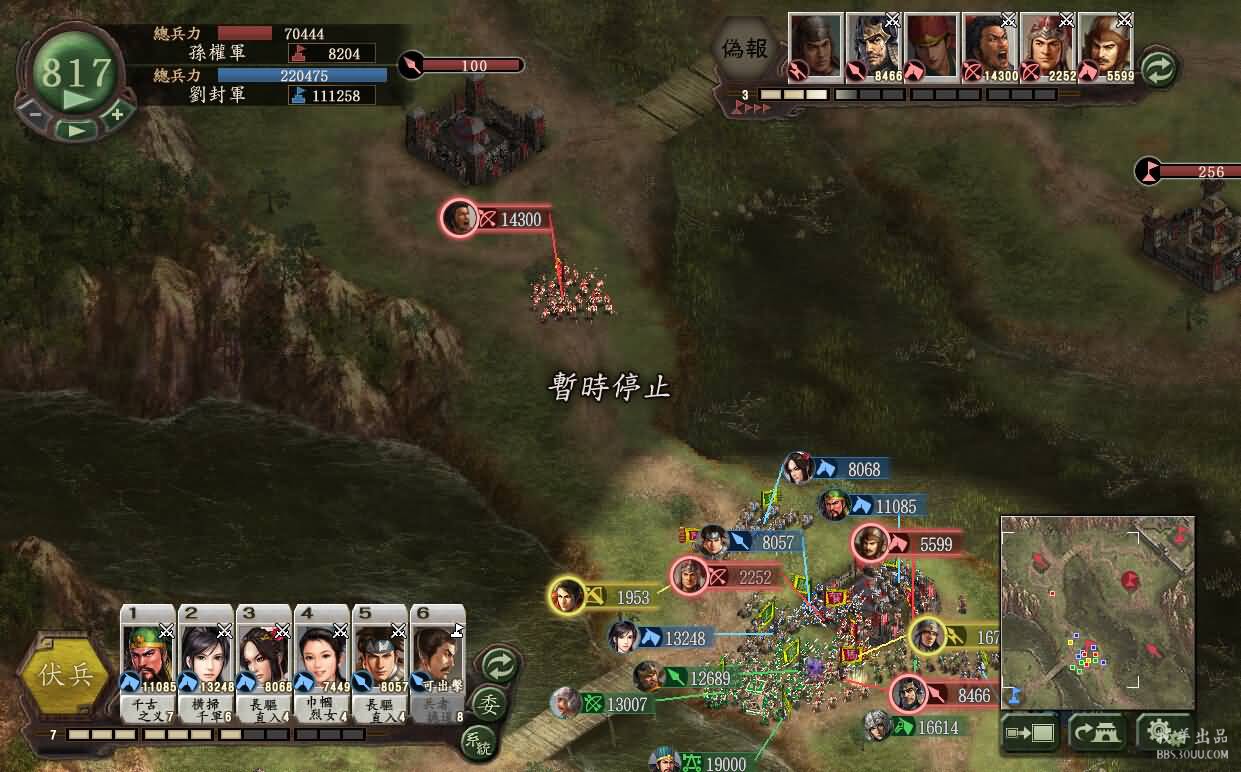Screen dimensions: 1241x772
Task: Click the 偽報 false report tactic hexagon
Action: coord(746,47)
